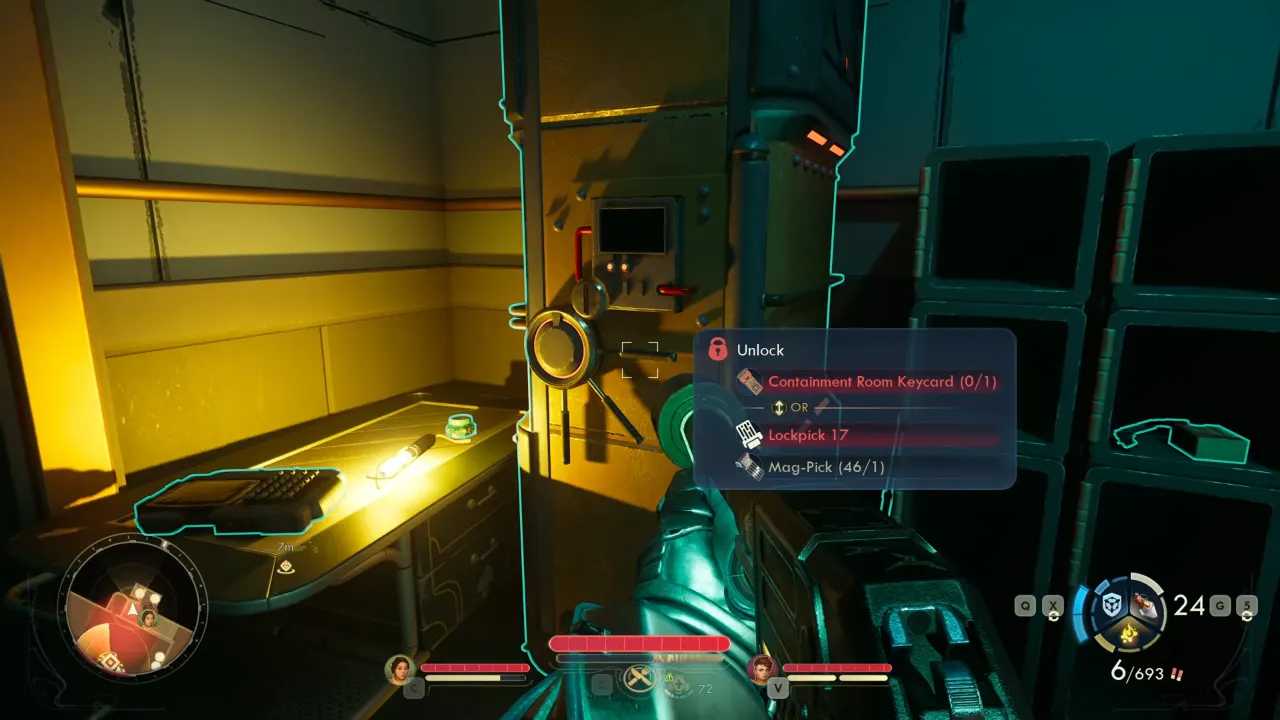The image size is (1280, 720).
Task: Select the flame ammo type icon
Action: (1128, 633)
